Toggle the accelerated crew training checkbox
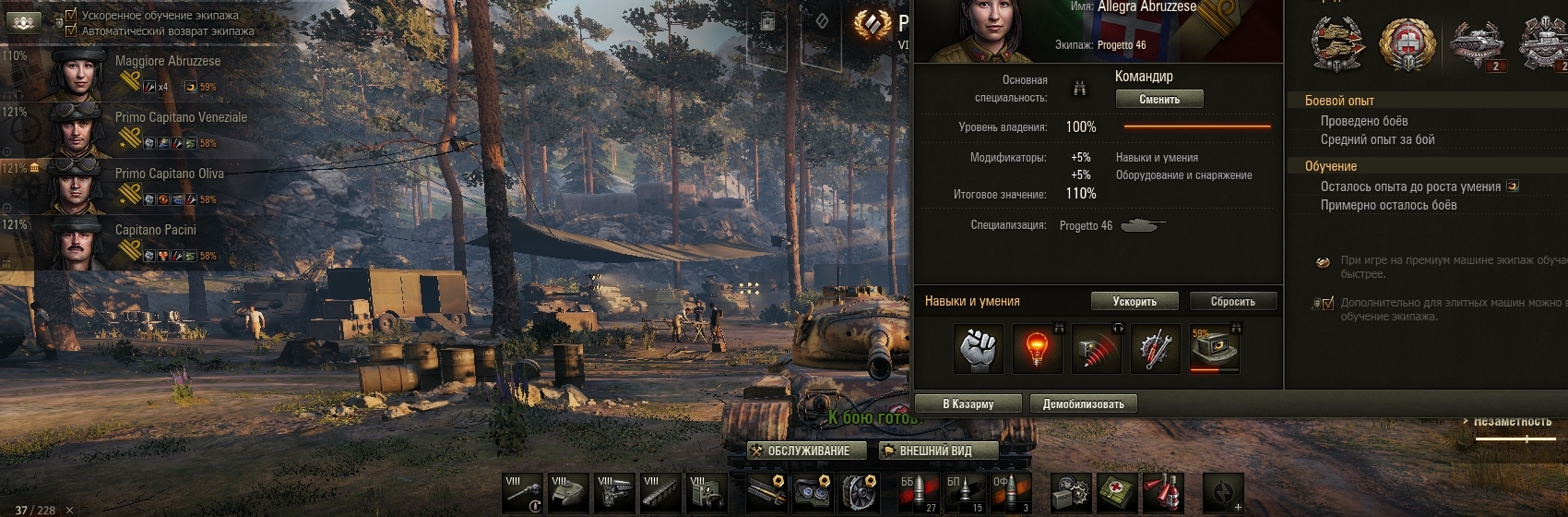The width and height of the screenshot is (1568, 517). coord(71,15)
